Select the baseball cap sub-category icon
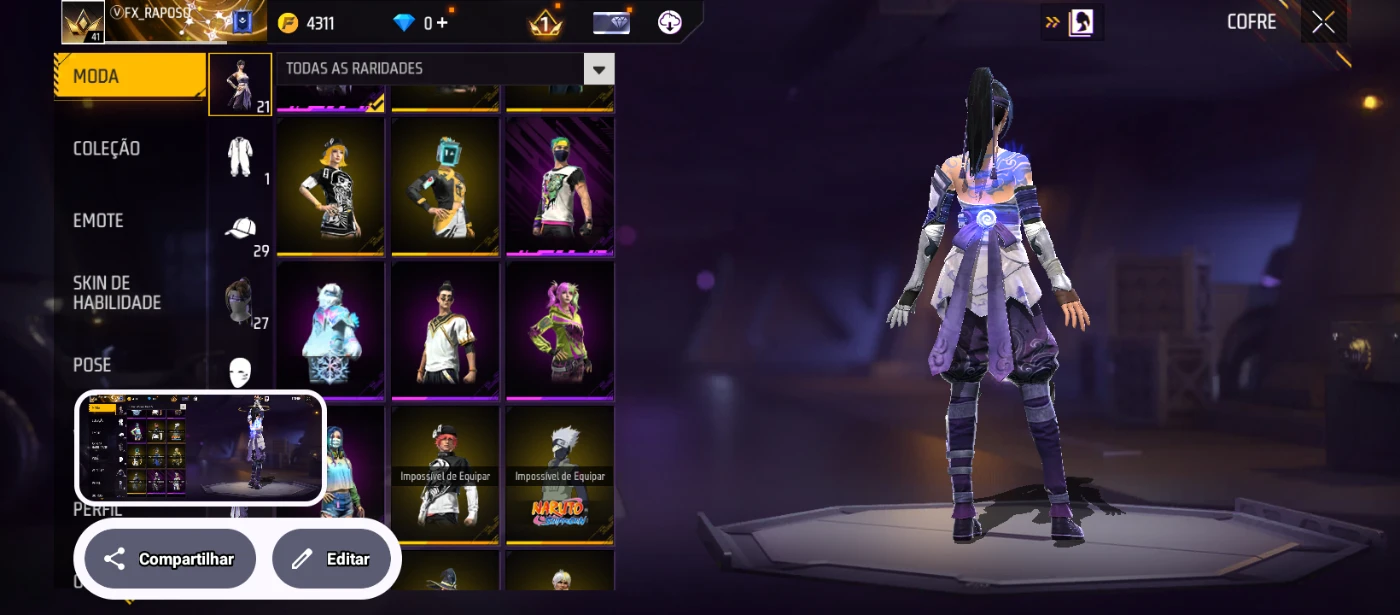 [x=240, y=229]
